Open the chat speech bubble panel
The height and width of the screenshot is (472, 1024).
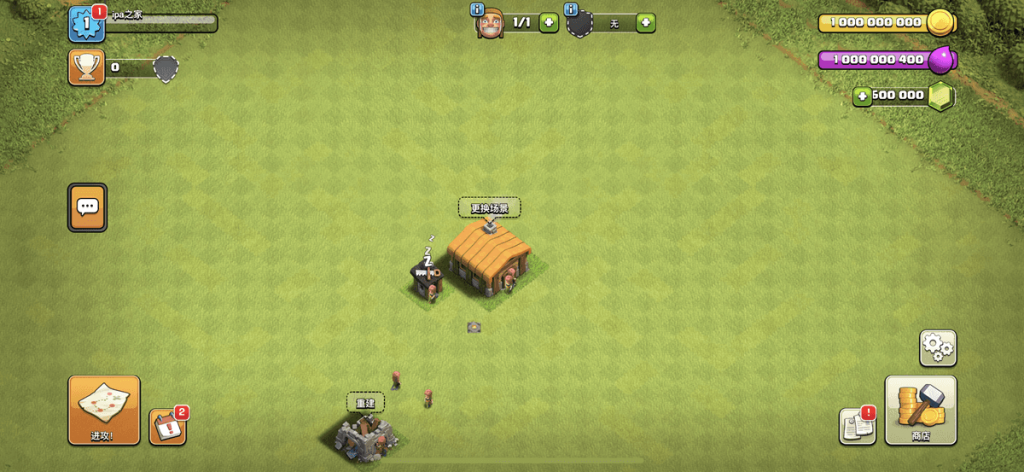[x=87, y=207]
